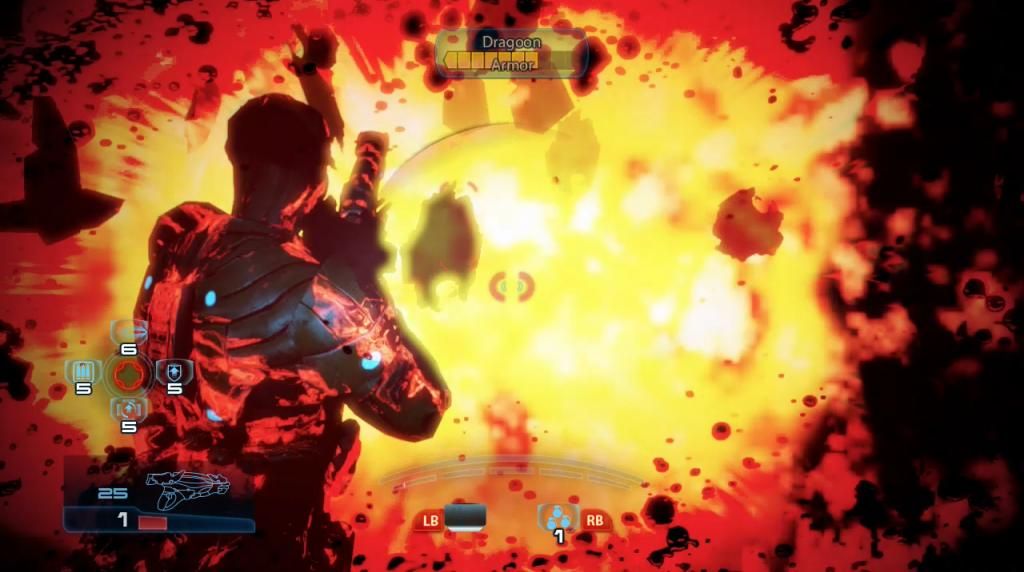The width and height of the screenshot is (1024, 572).
Task: Use the missile consumable with count 6
Action: 128,332
